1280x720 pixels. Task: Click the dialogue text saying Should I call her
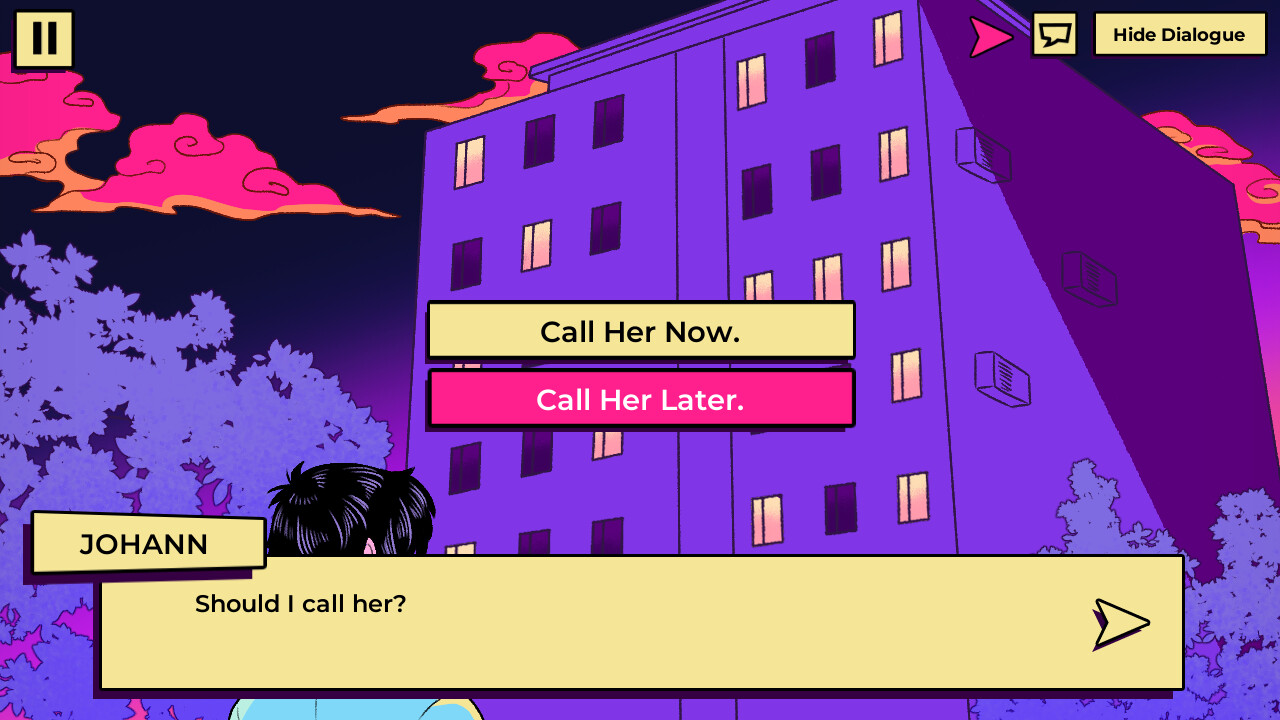coord(301,604)
